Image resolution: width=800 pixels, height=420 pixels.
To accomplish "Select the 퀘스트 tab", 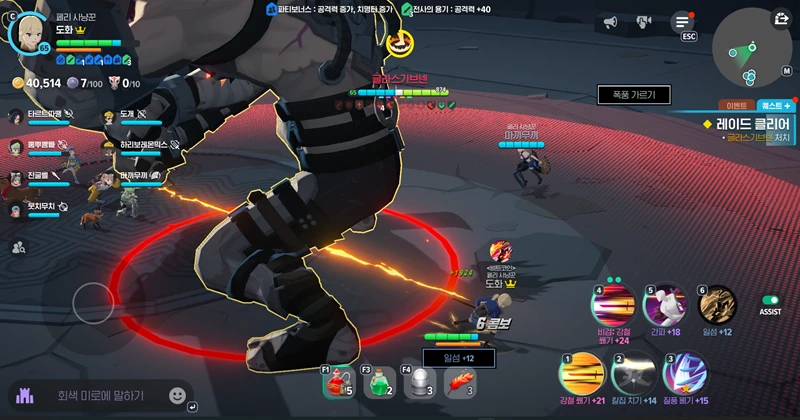I will click(775, 105).
